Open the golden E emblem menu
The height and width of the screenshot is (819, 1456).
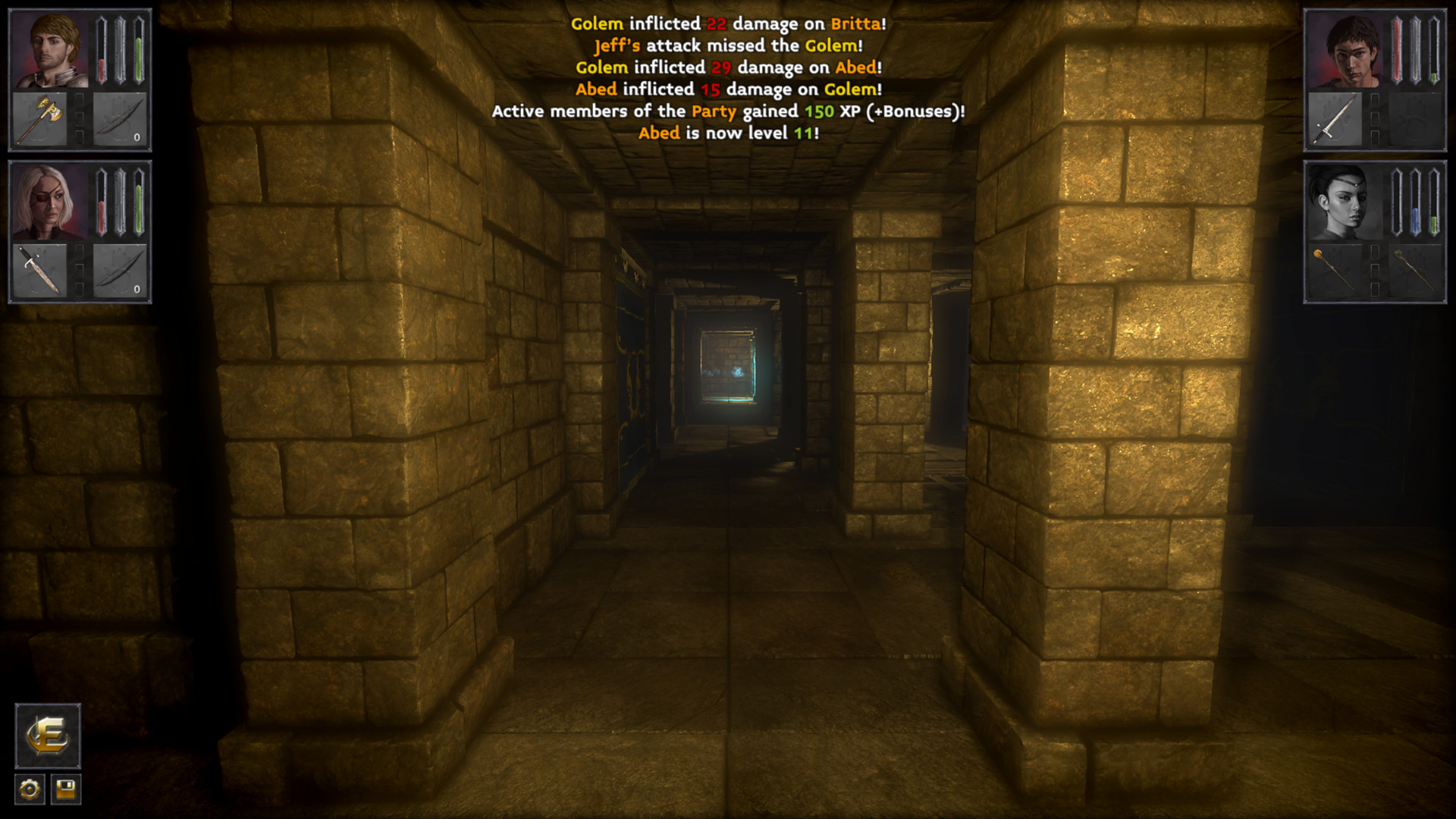[47, 736]
